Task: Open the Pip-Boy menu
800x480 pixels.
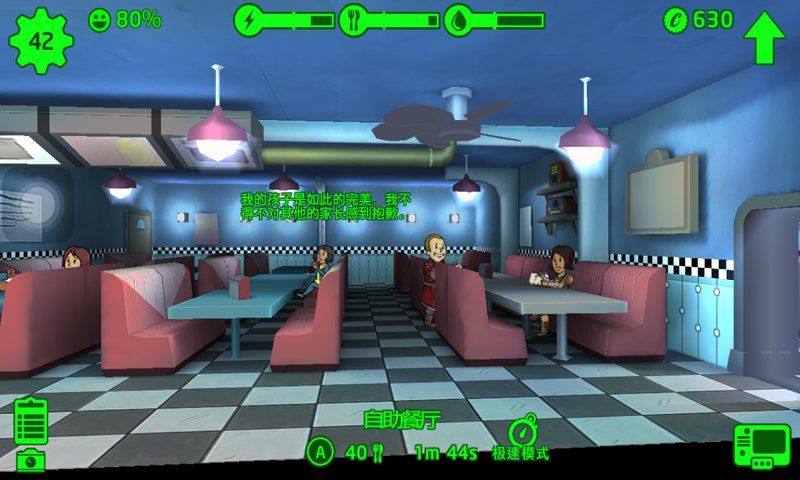Action: (762, 446)
